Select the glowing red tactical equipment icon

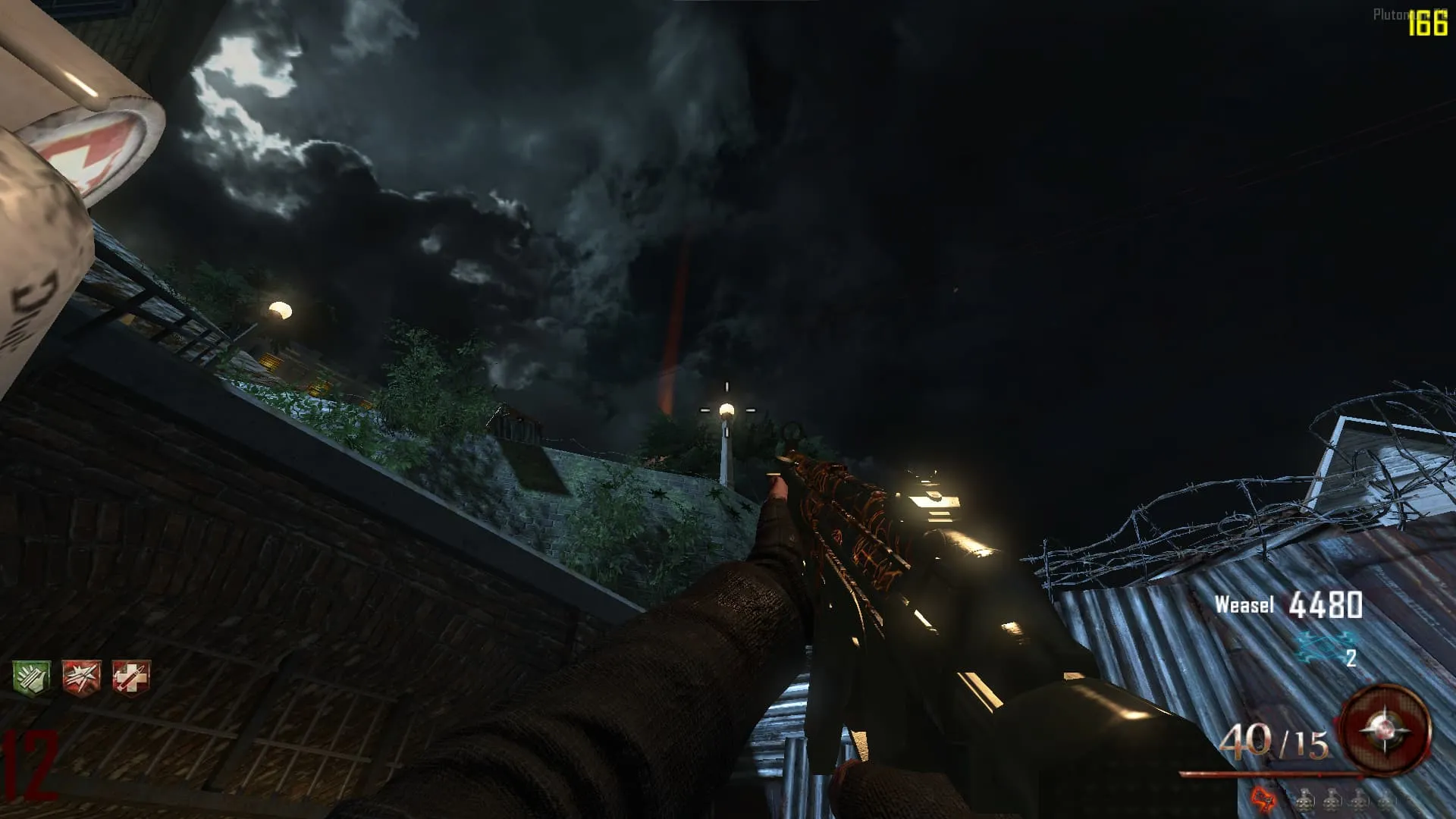point(1263,799)
